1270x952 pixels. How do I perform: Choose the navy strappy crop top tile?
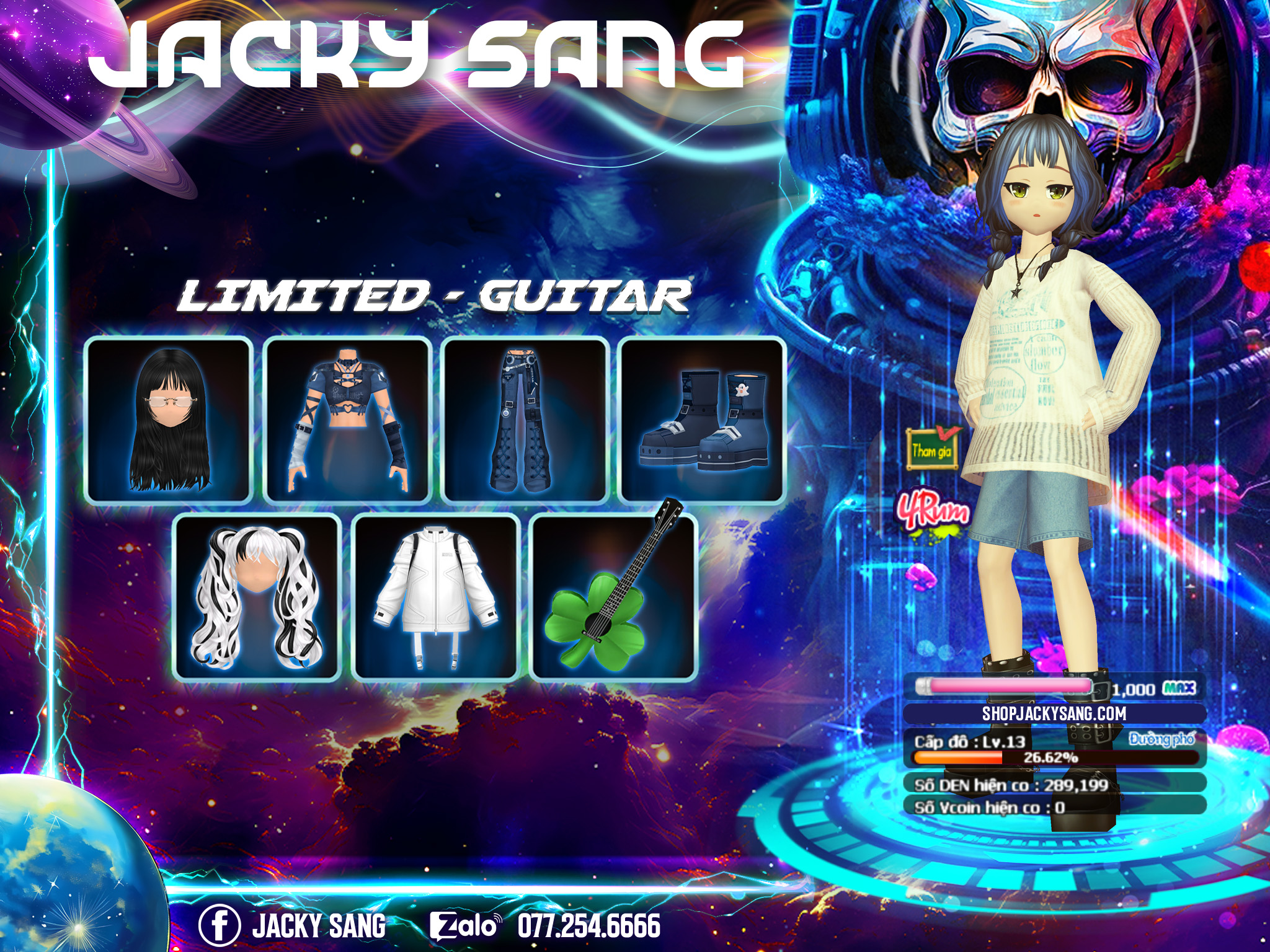[347, 420]
